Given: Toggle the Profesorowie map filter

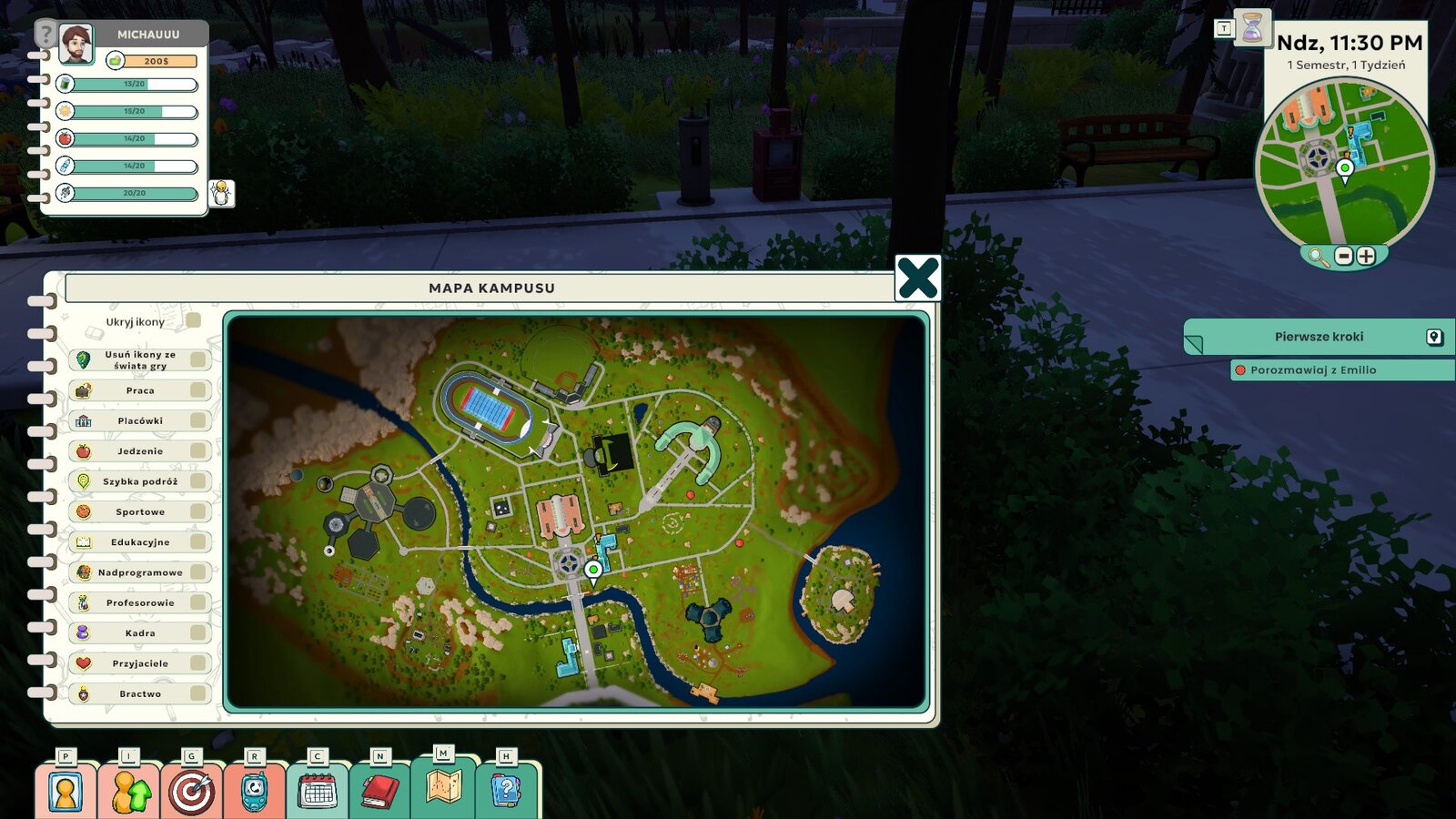Looking at the screenshot, I should tap(197, 602).
